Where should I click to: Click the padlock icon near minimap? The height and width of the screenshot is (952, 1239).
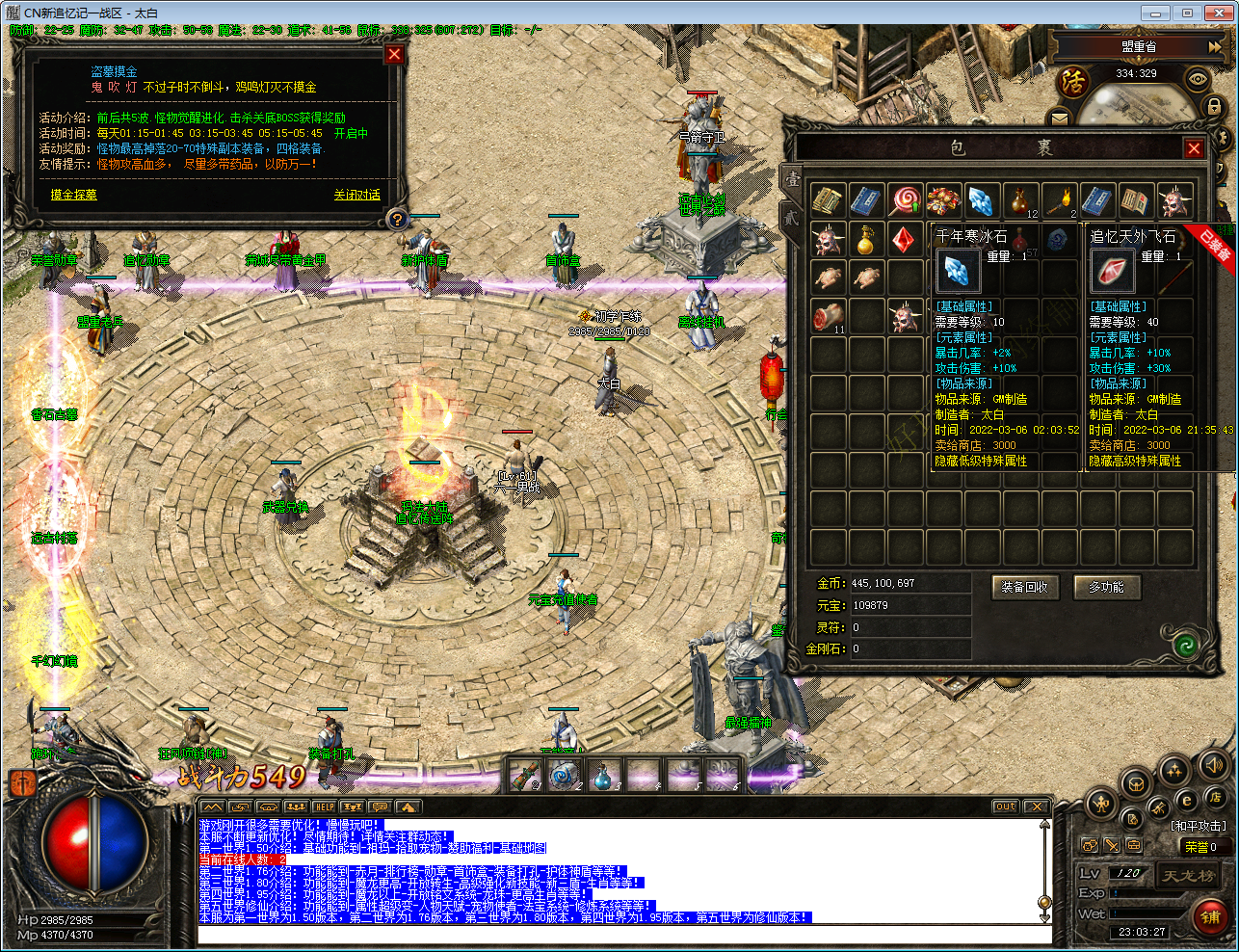1214,107
